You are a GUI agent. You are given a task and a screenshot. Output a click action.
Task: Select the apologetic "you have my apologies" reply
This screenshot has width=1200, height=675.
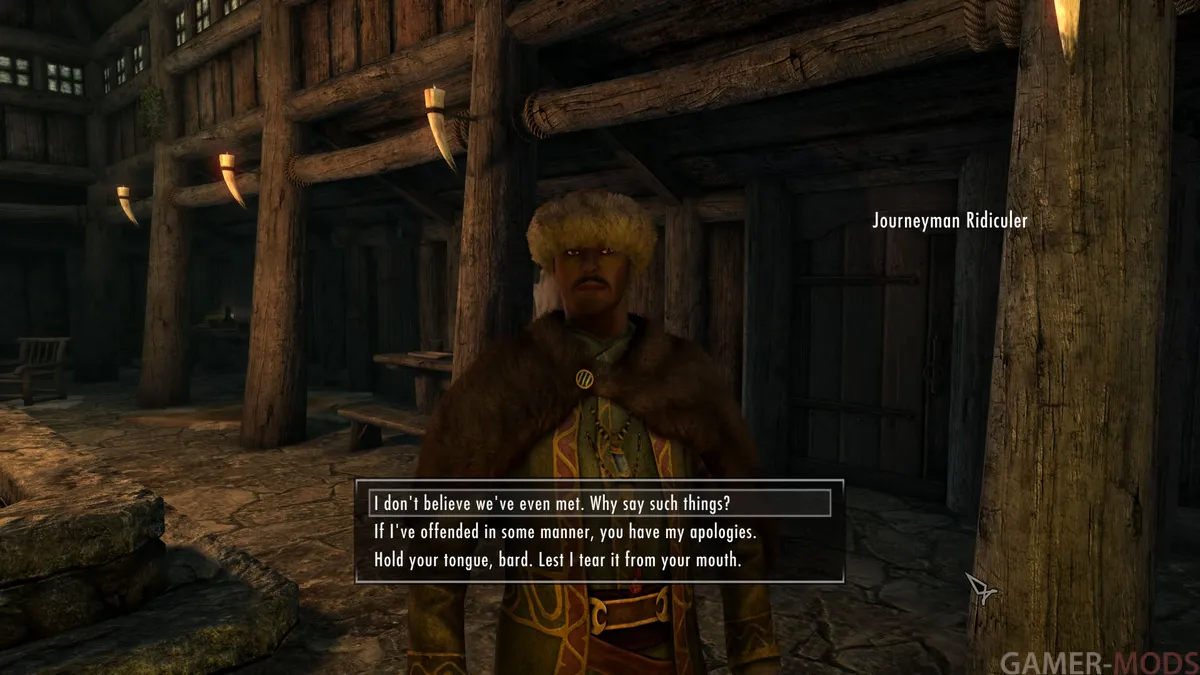click(x=565, y=531)
